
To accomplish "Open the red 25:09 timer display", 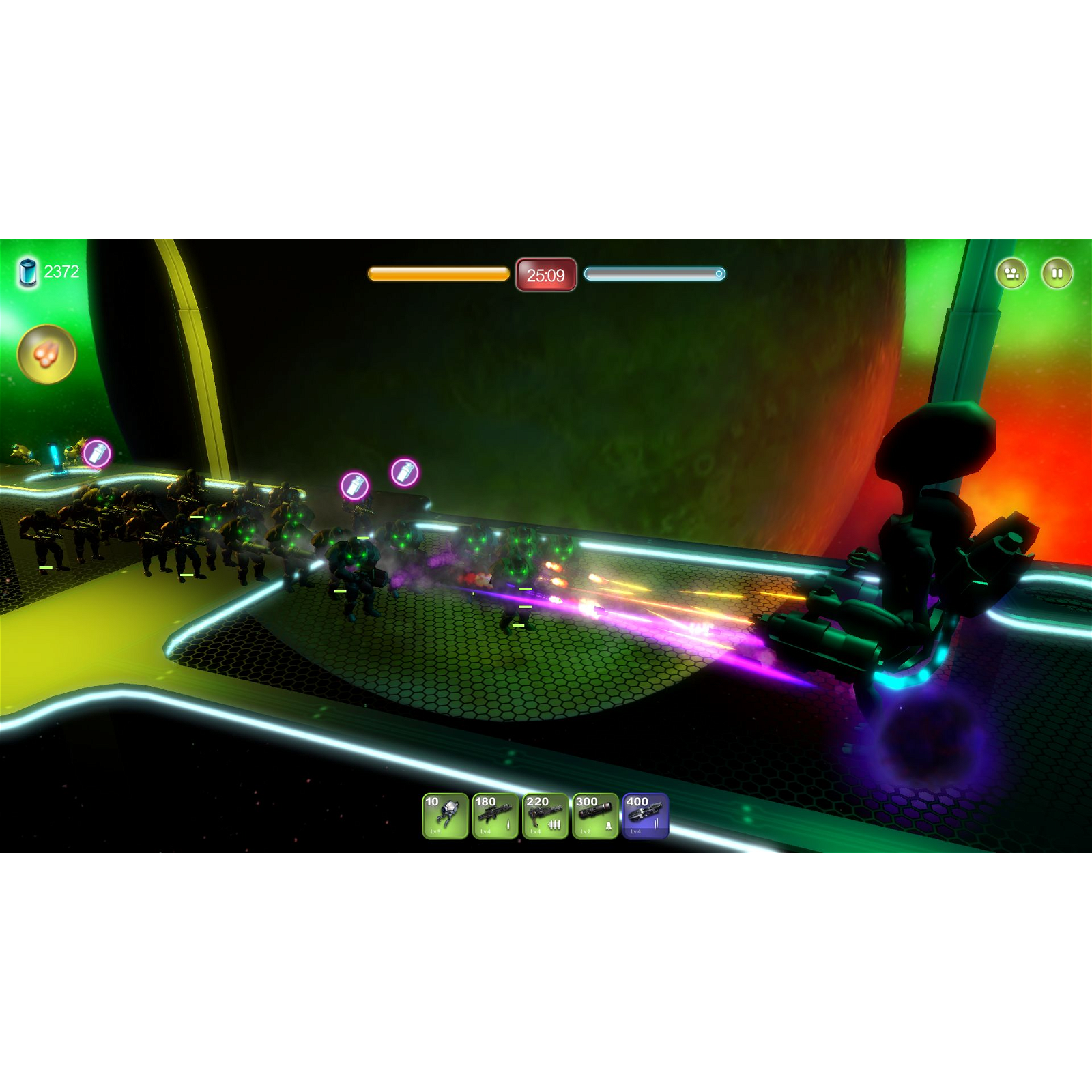I will click(x=545, y=274).
